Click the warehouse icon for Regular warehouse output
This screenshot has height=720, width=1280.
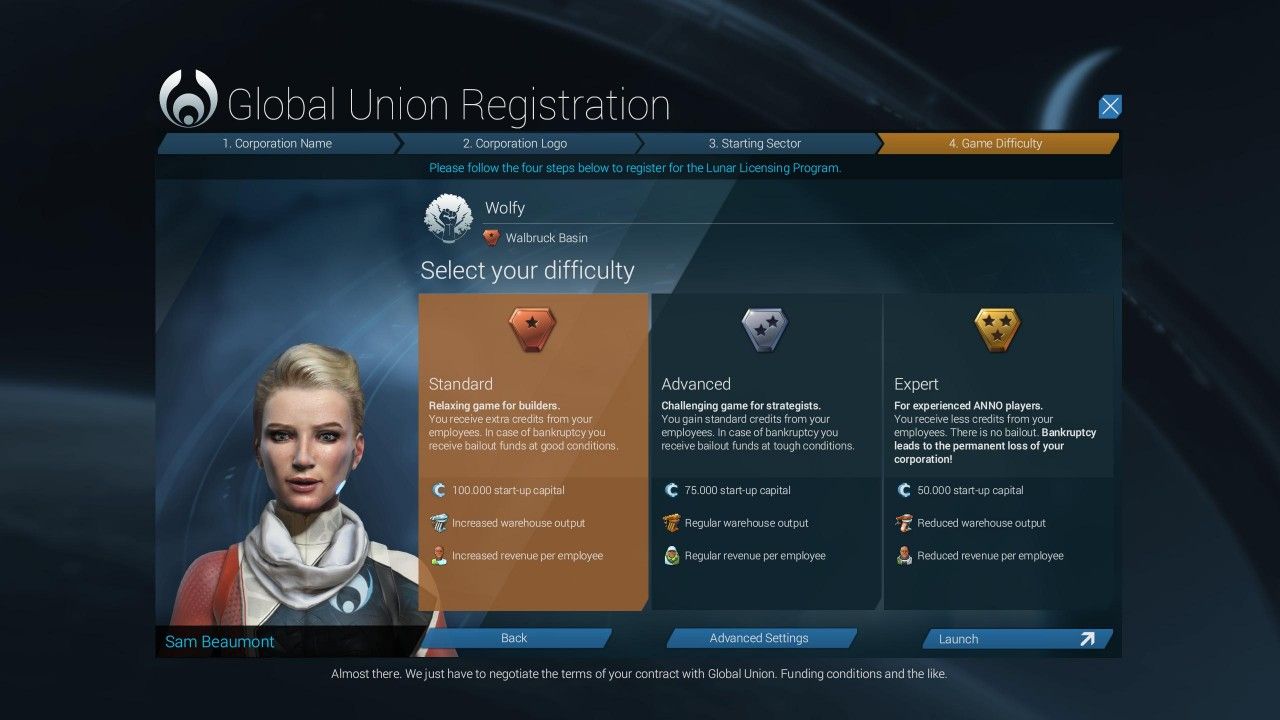pos(672,522)
